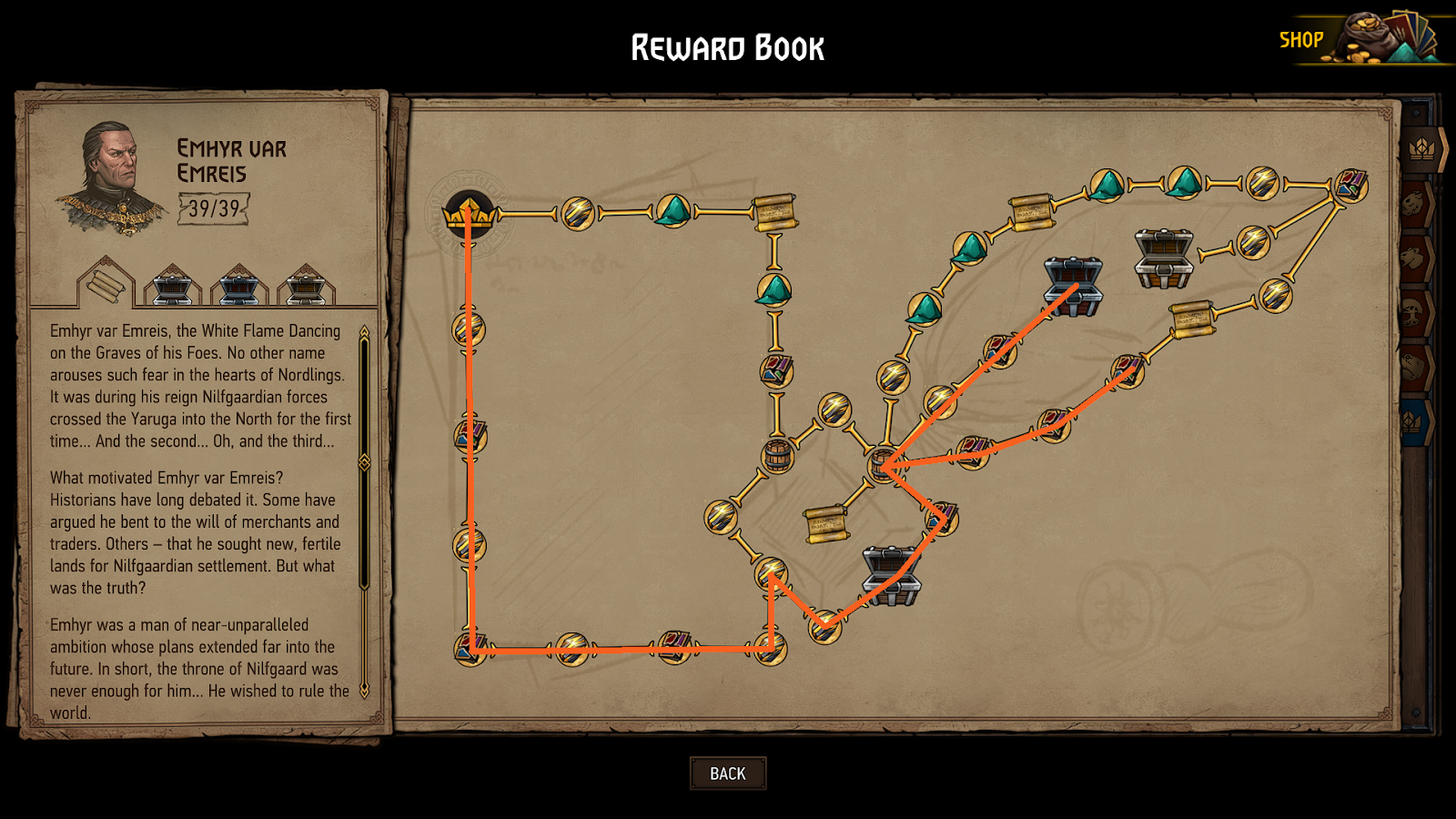Click BACK to leave the Reward Book

(x=727, y=773)
